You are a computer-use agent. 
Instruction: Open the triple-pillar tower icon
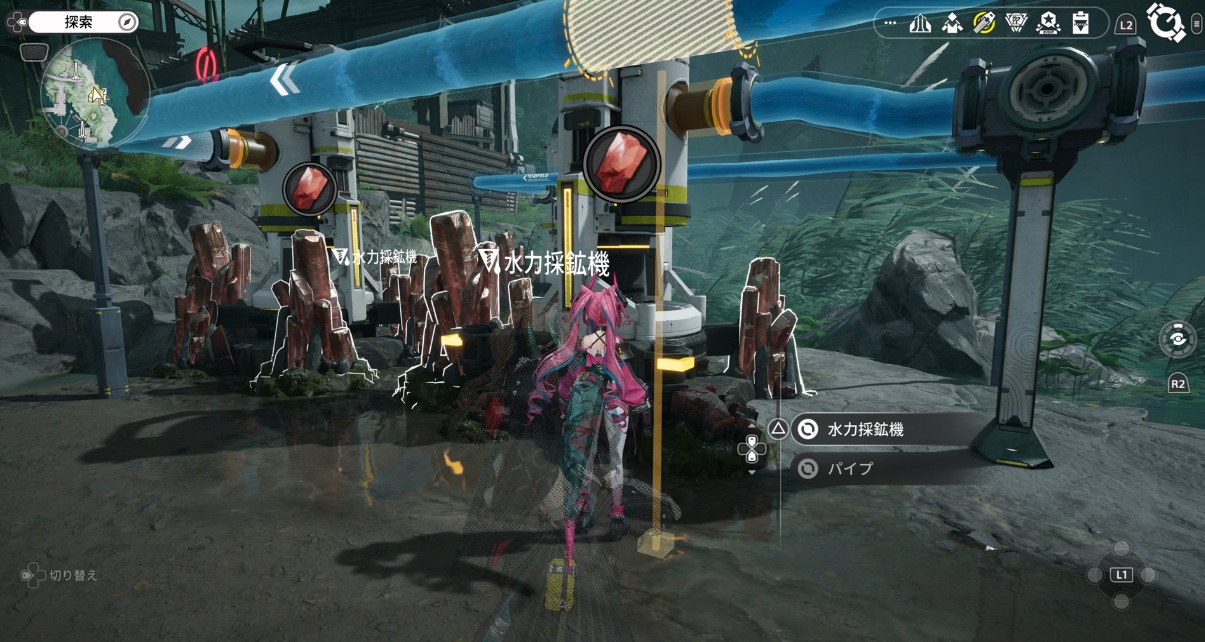click(x=920, y=22)
